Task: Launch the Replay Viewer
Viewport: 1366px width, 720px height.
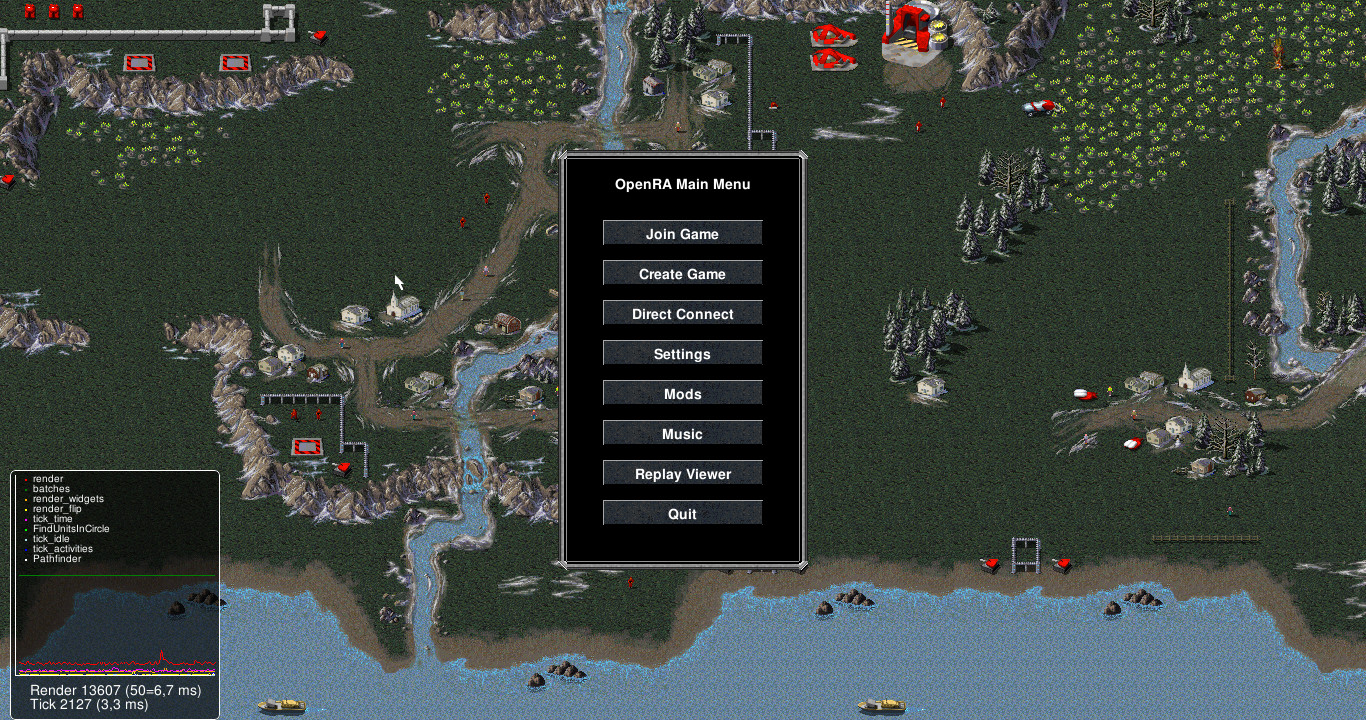Action: [682, 472]
